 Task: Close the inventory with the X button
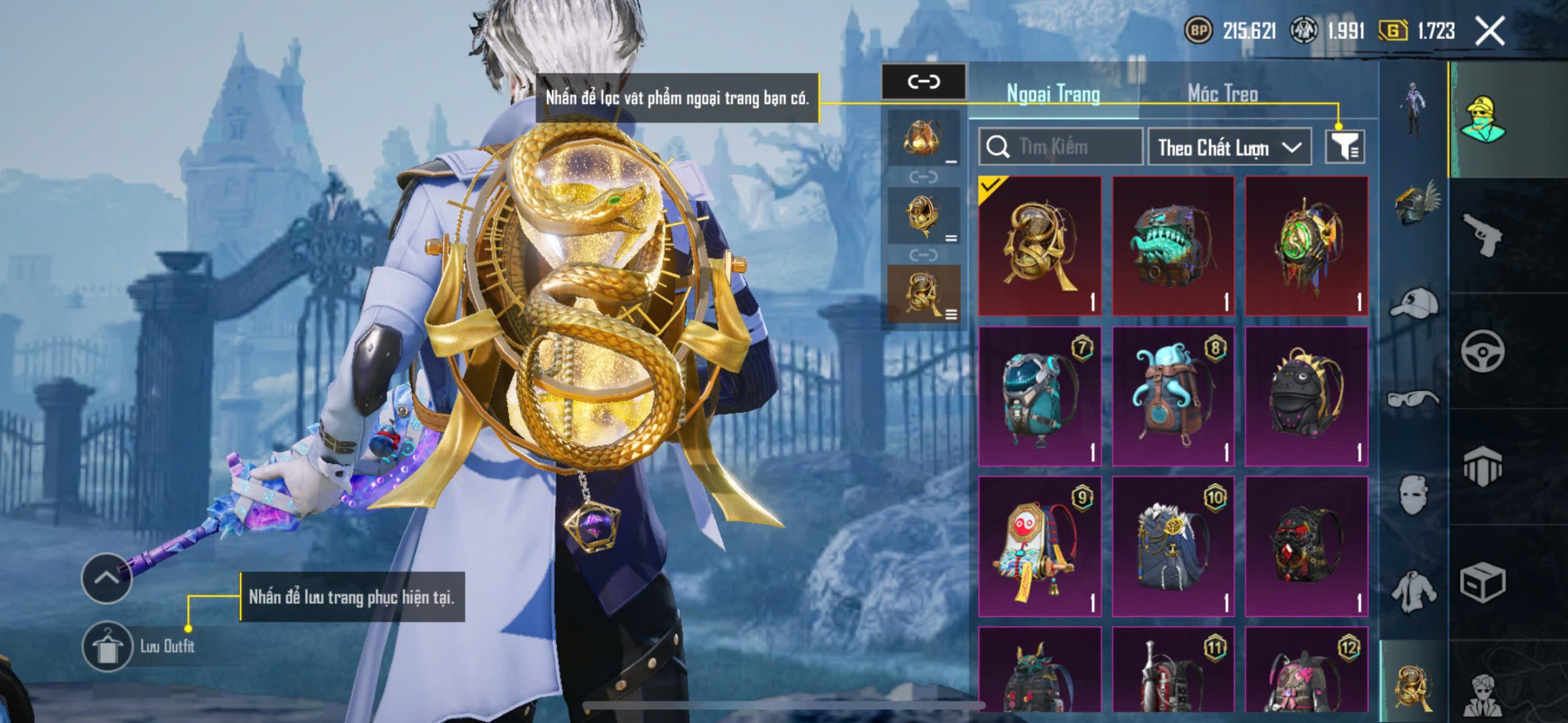(1489, 31)
